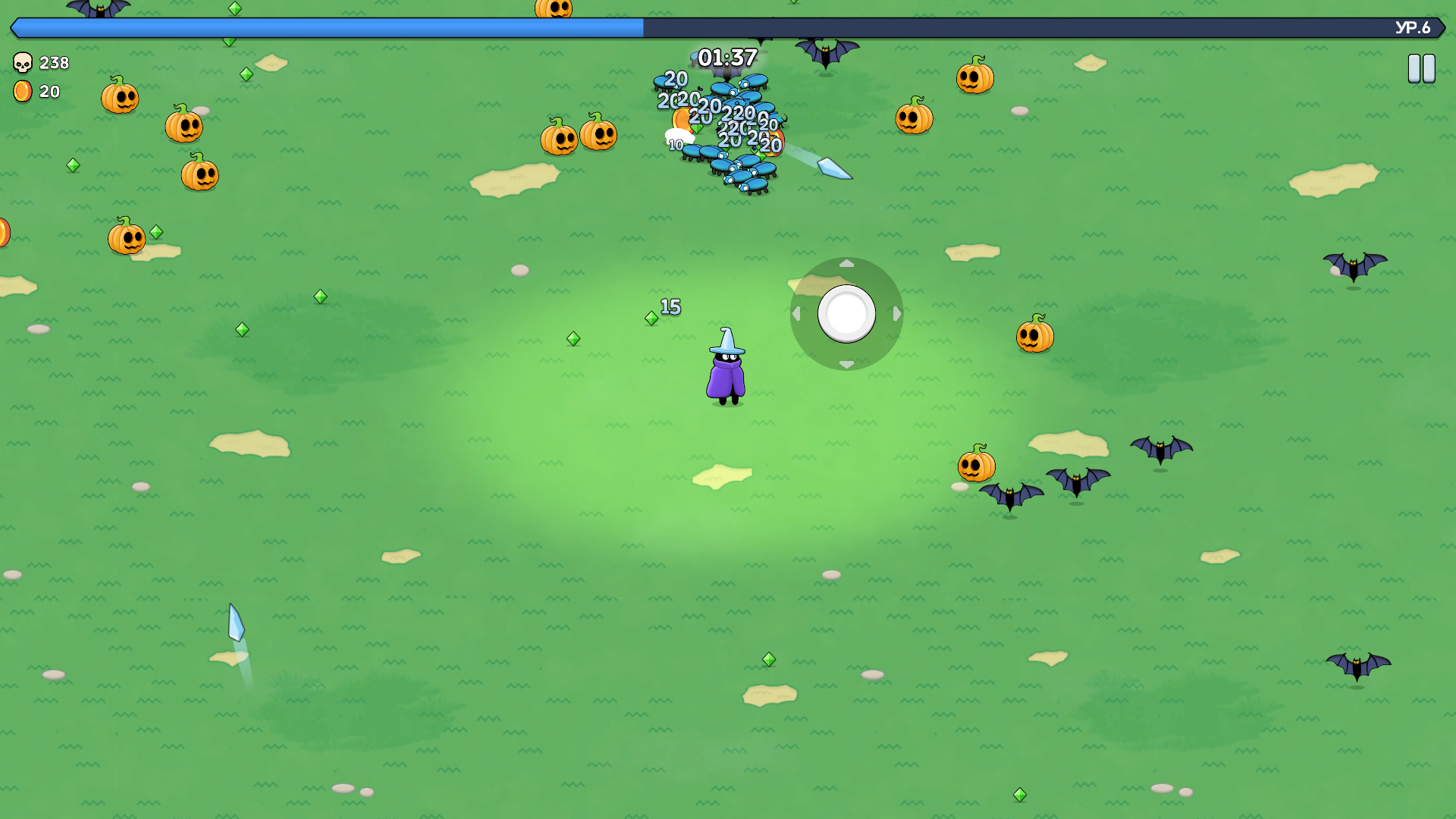1456x819 pixels.
Task: Click the gold coin currency icon
Action: 21,93
